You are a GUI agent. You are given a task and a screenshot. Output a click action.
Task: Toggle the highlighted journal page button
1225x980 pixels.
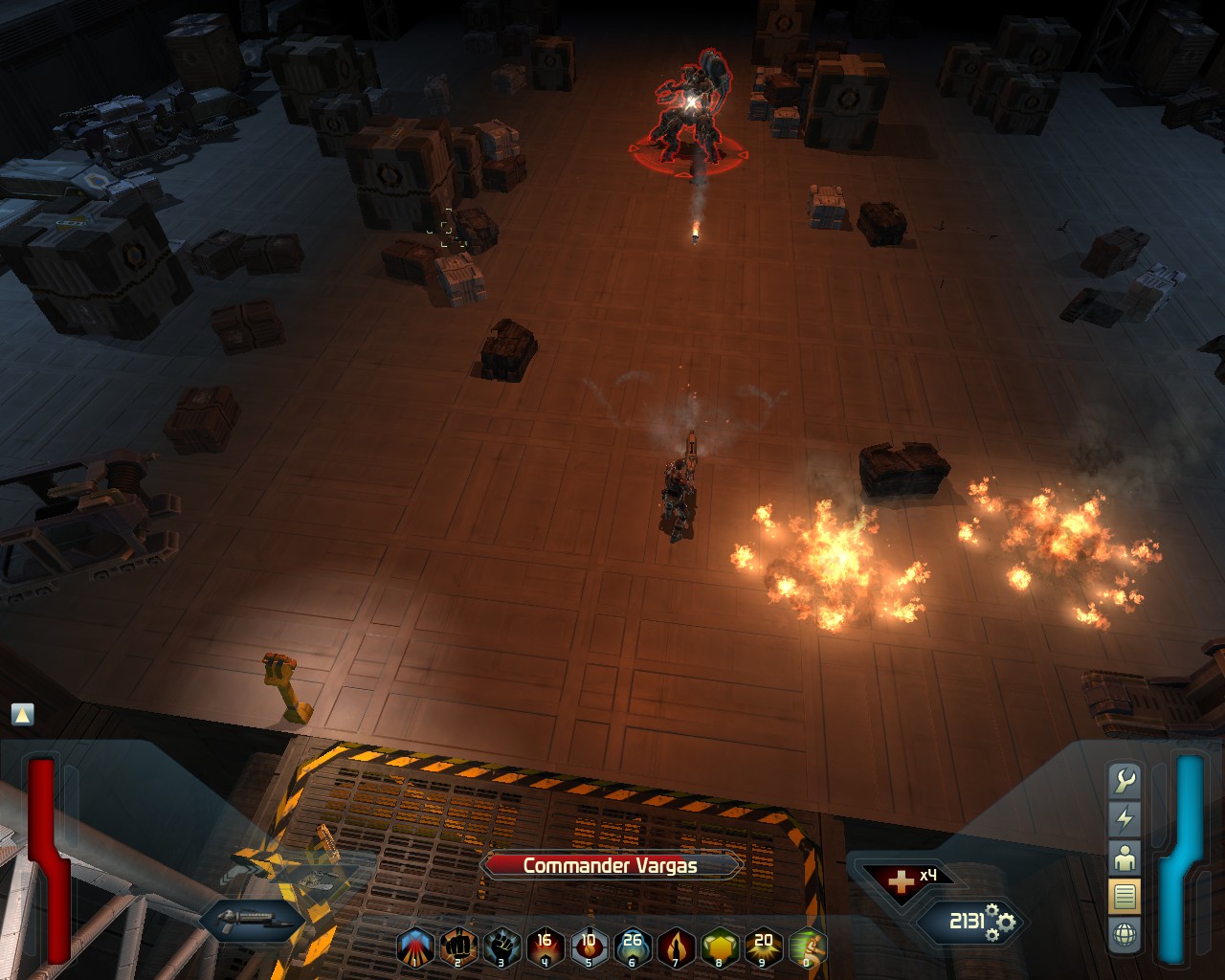pyautogui.click(x=1125, y=896)
